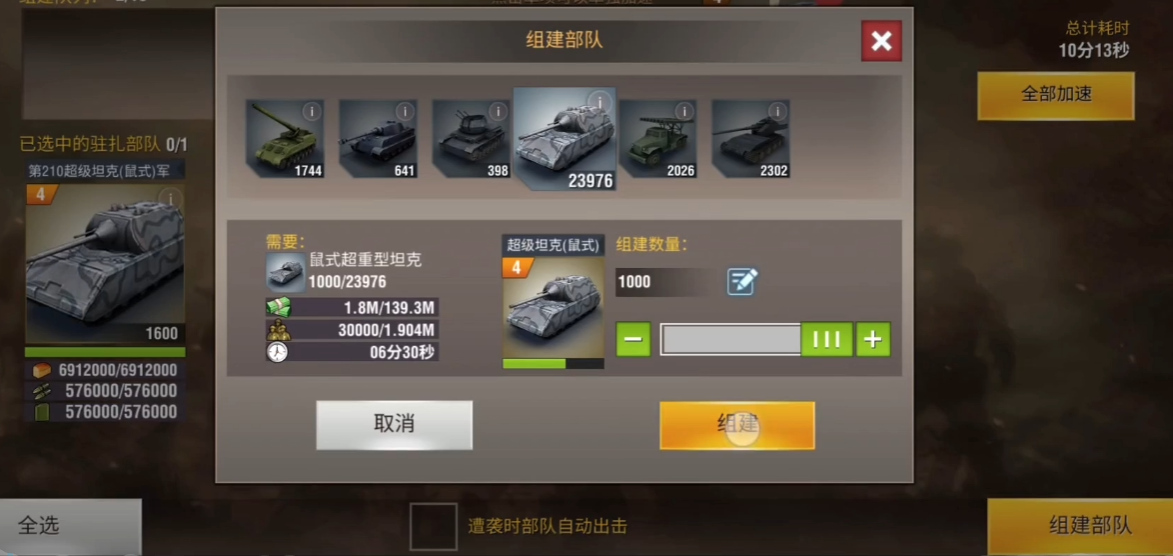
Task: Tap the 全部加速 speed-up button
Action: tap(1055, 95)
